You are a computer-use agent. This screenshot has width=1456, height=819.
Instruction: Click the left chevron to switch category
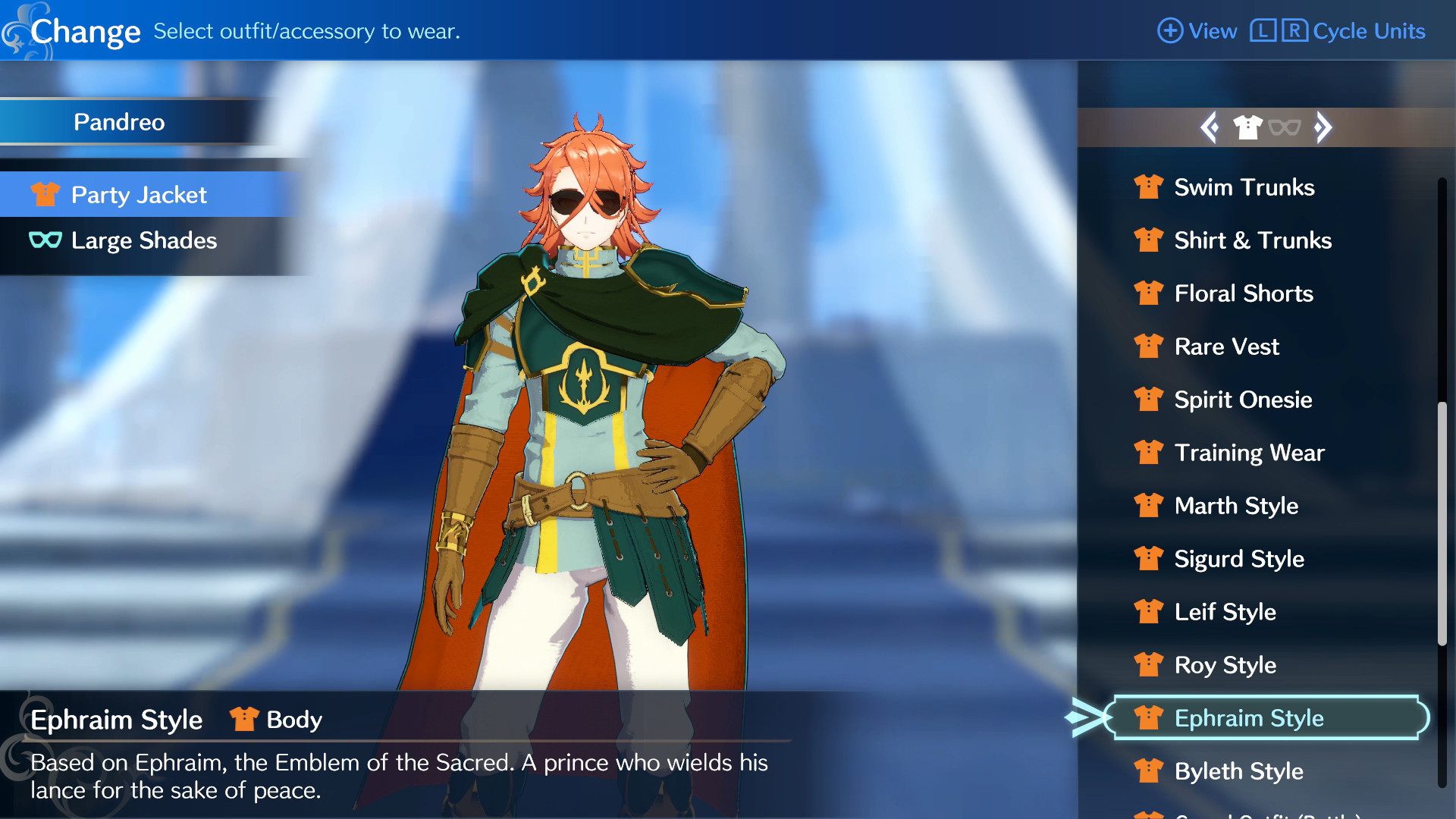click(x=1210, y=128)
